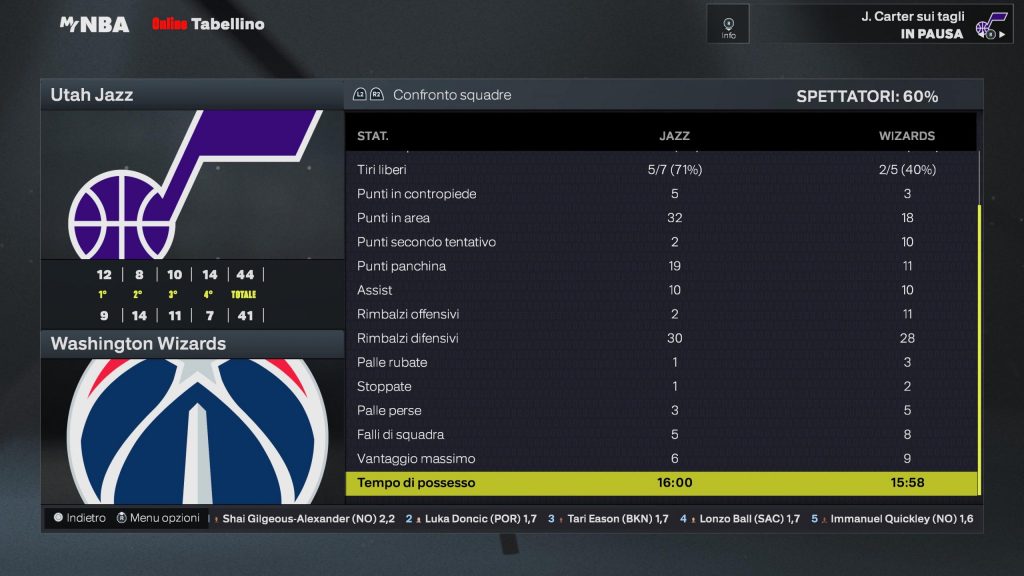Highlight the Vantaggio massimo row
Viewport: 1024px width, 576px height.
coord(661,459)
